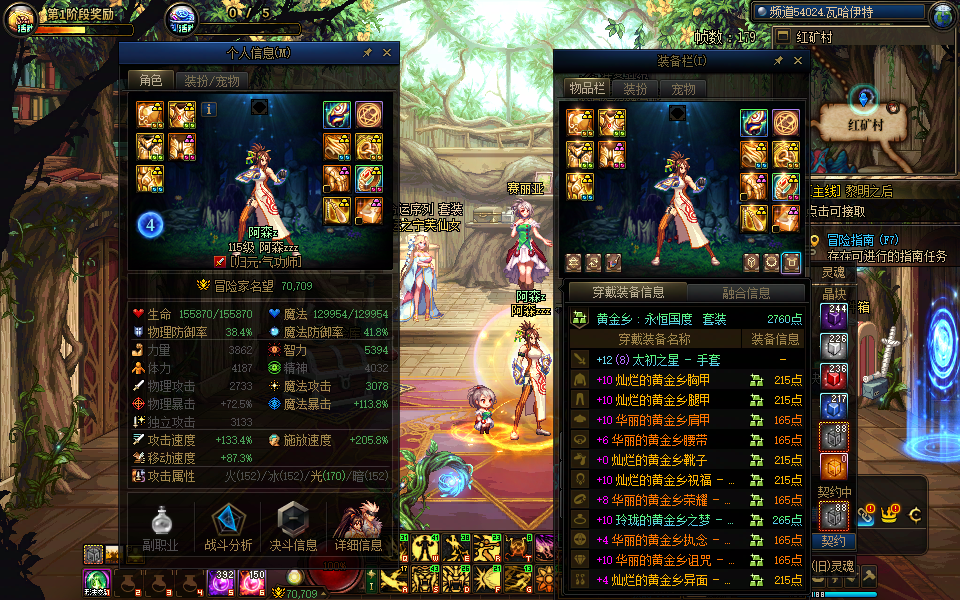Image resolution: width=960 pixels, height=600 pixels.
Task: Select the 穿戴装备信息 tab
Action: coord(628,292)
